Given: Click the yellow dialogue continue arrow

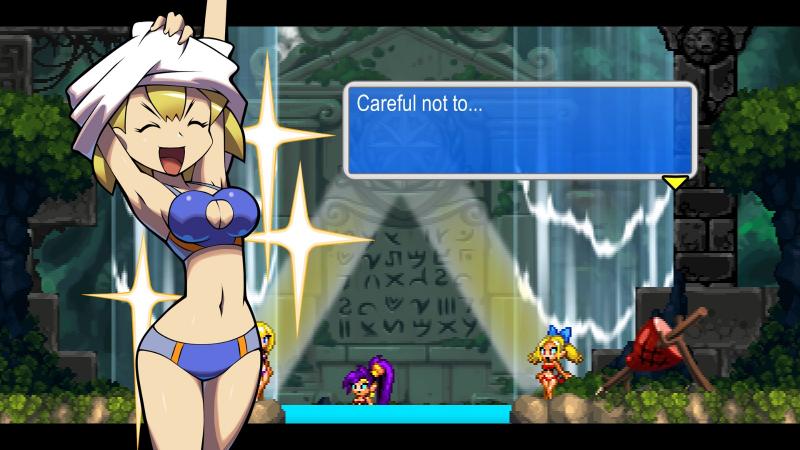Looking at the screenshot, I should click(x=675, y=182).
